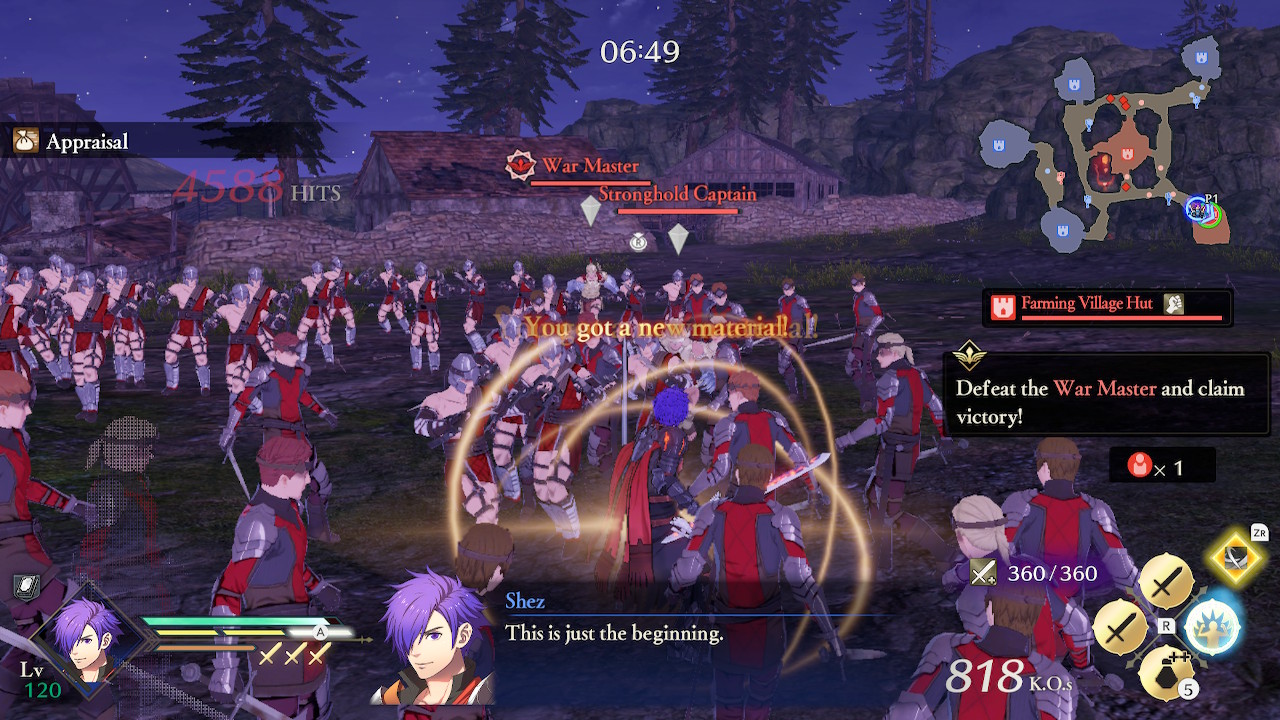Click the arrow marker below Stronghold Captain
Image resolution: width=1280 pixels, height=720 pixels.
[678, 240]
